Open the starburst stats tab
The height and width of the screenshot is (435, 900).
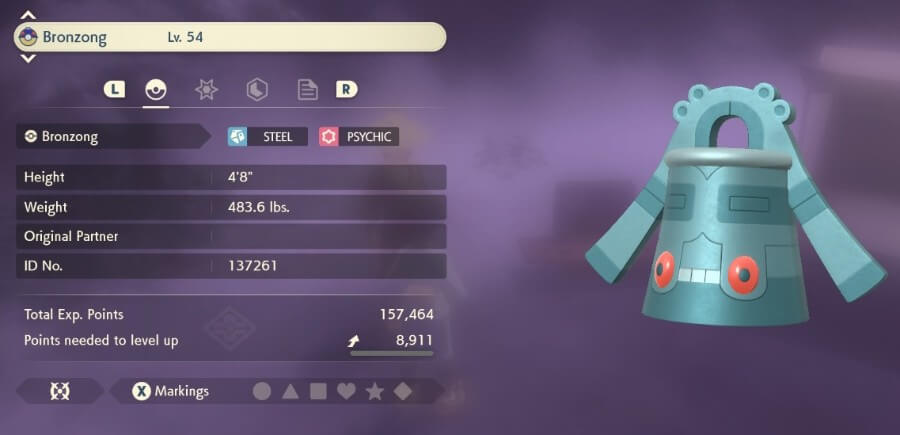tap(206, 89)
